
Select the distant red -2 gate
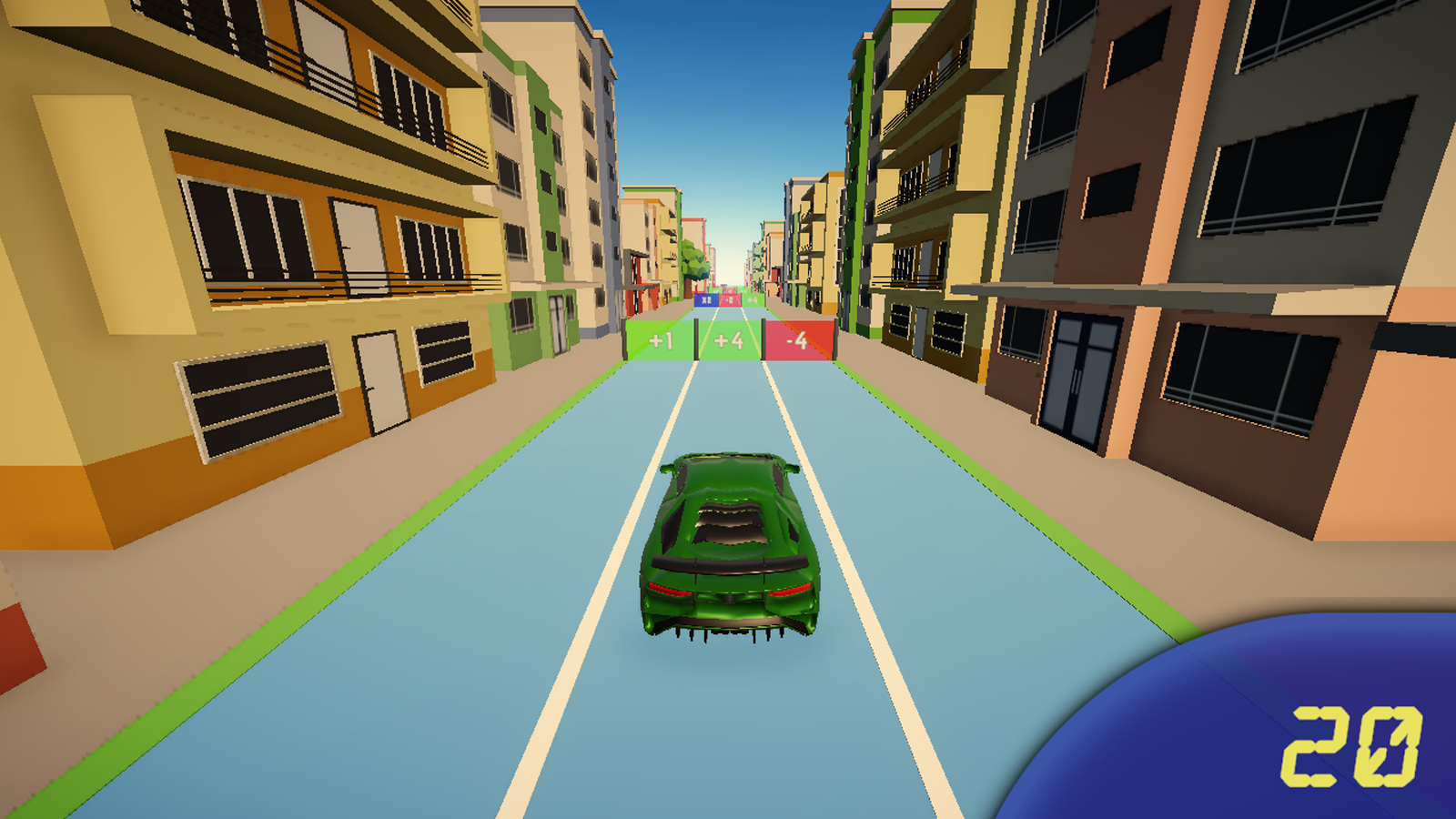[731, 299]
